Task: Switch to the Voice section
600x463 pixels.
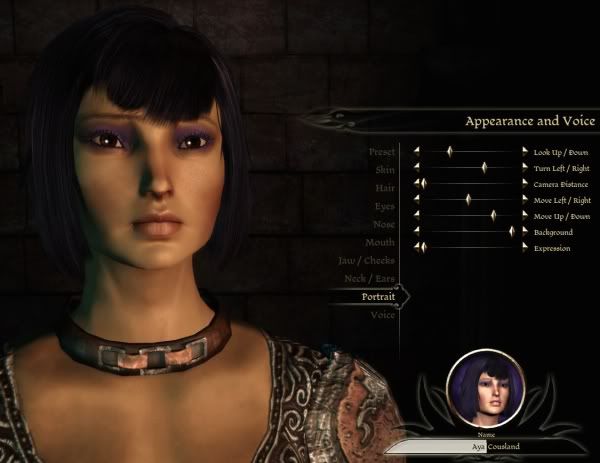Action: 383,315
